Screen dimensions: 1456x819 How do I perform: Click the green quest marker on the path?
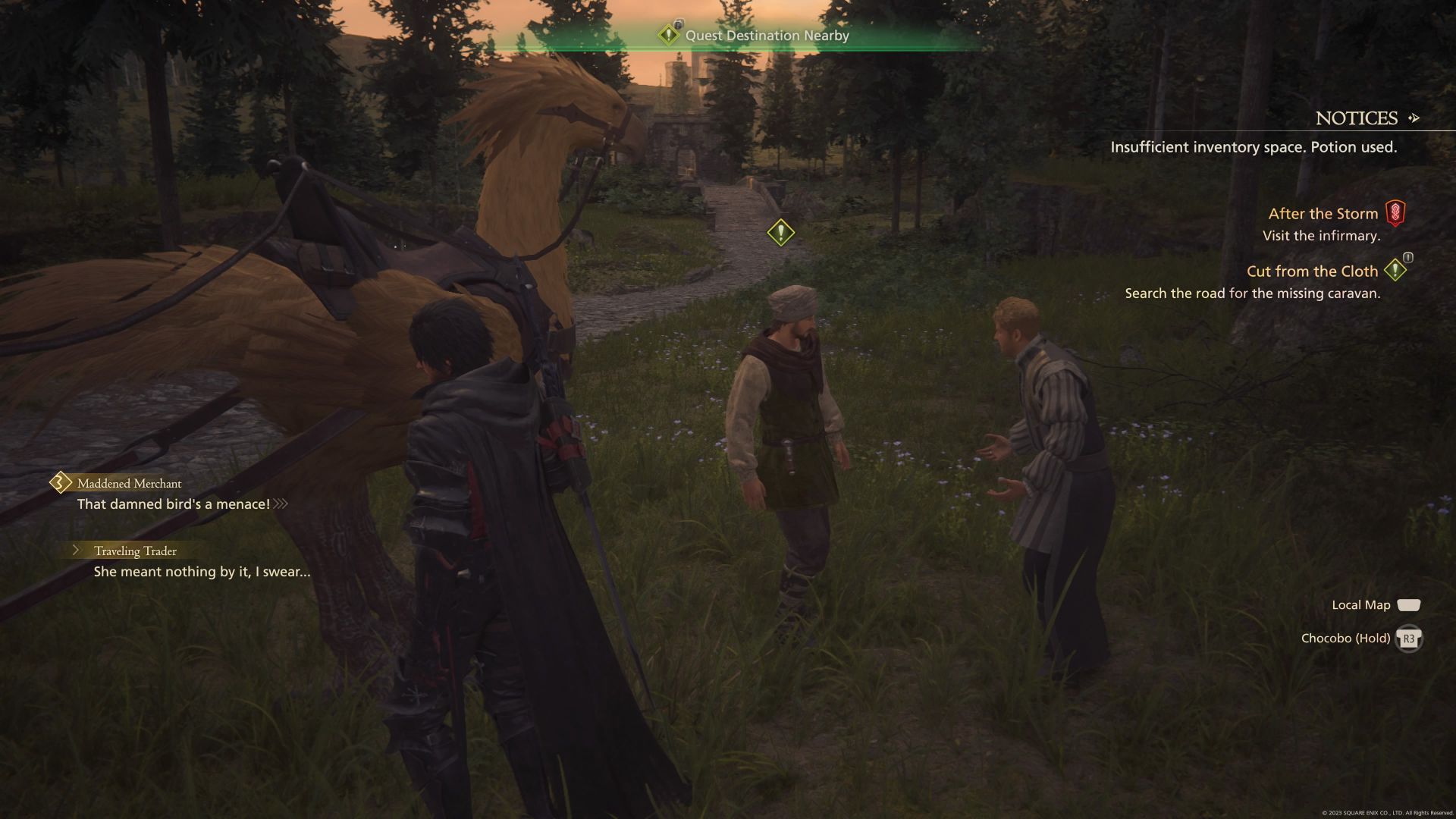780,232
